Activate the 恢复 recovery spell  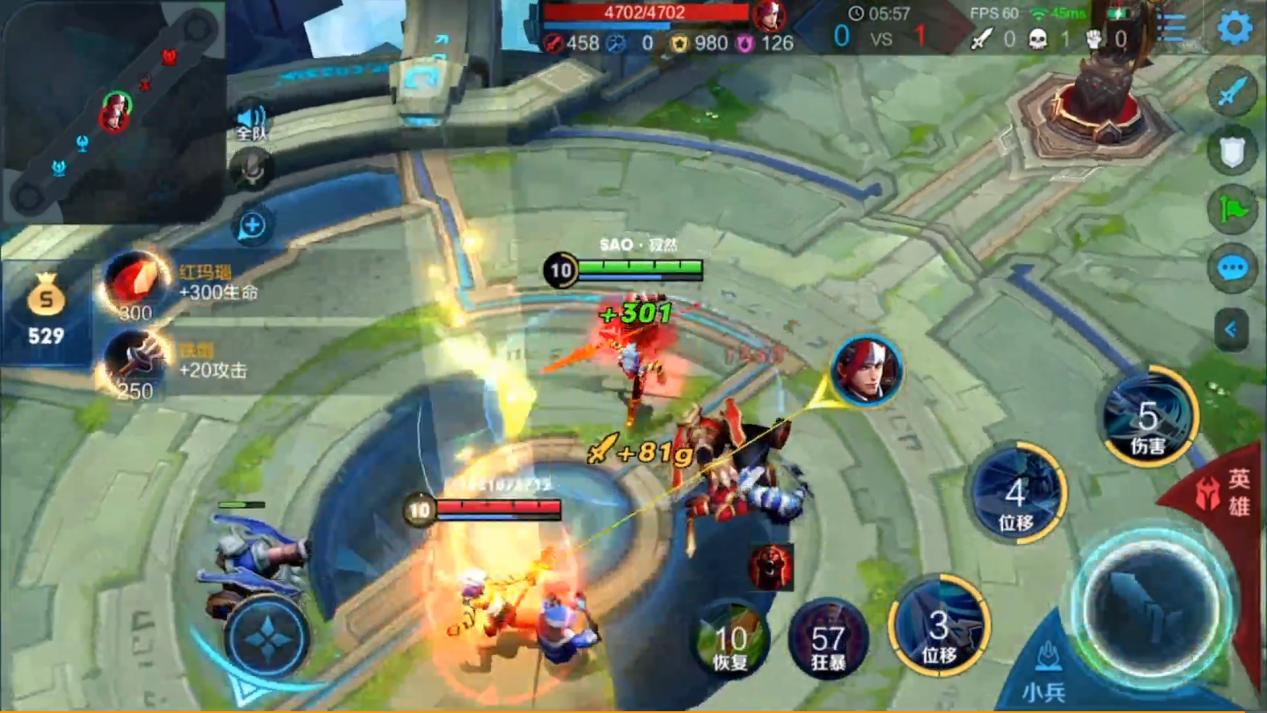coord(731,638)
